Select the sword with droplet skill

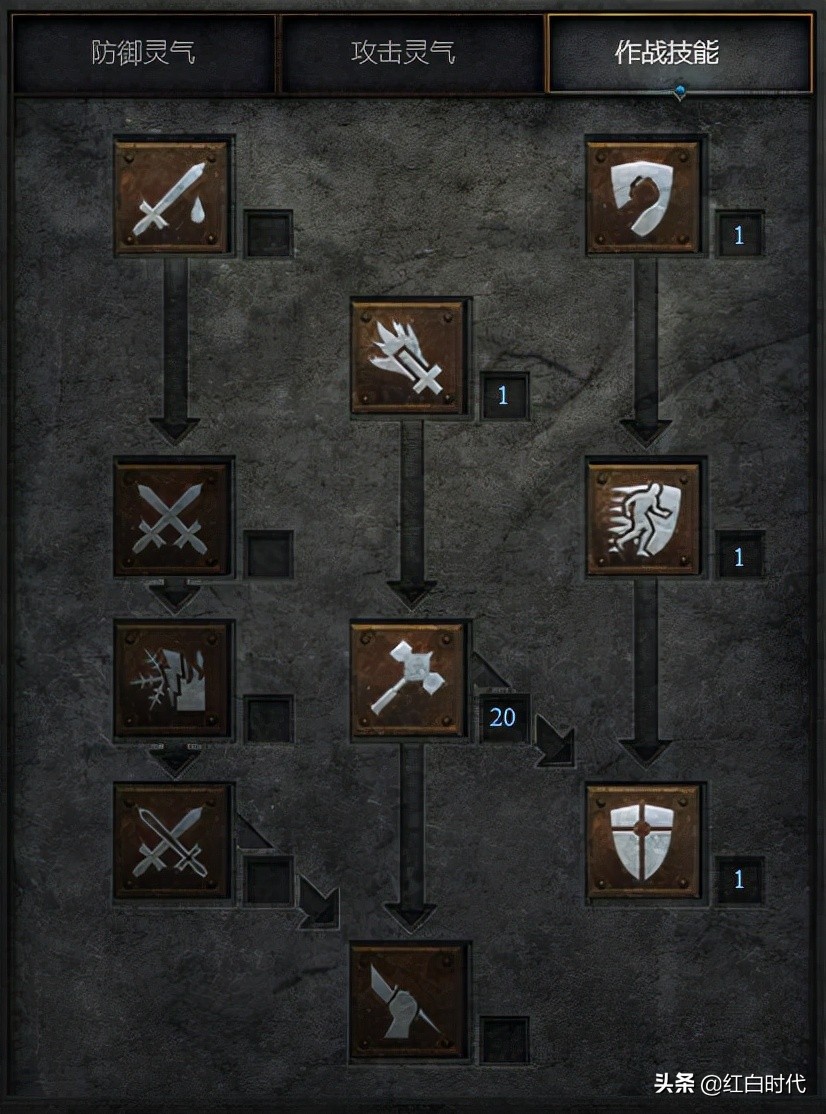pos(173,196)
